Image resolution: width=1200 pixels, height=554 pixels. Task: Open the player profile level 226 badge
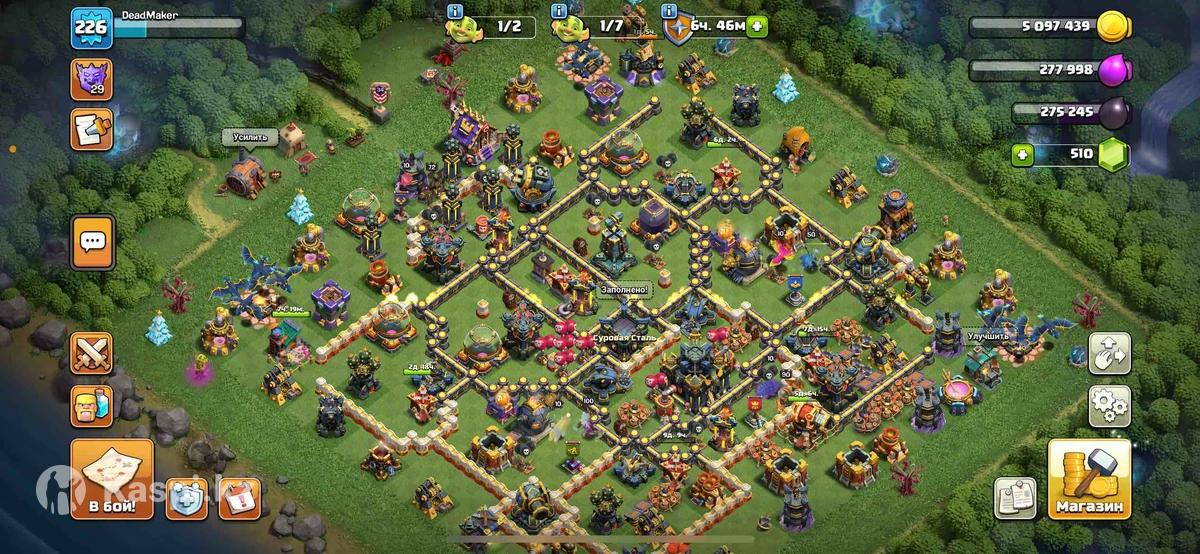coord(90,28)
